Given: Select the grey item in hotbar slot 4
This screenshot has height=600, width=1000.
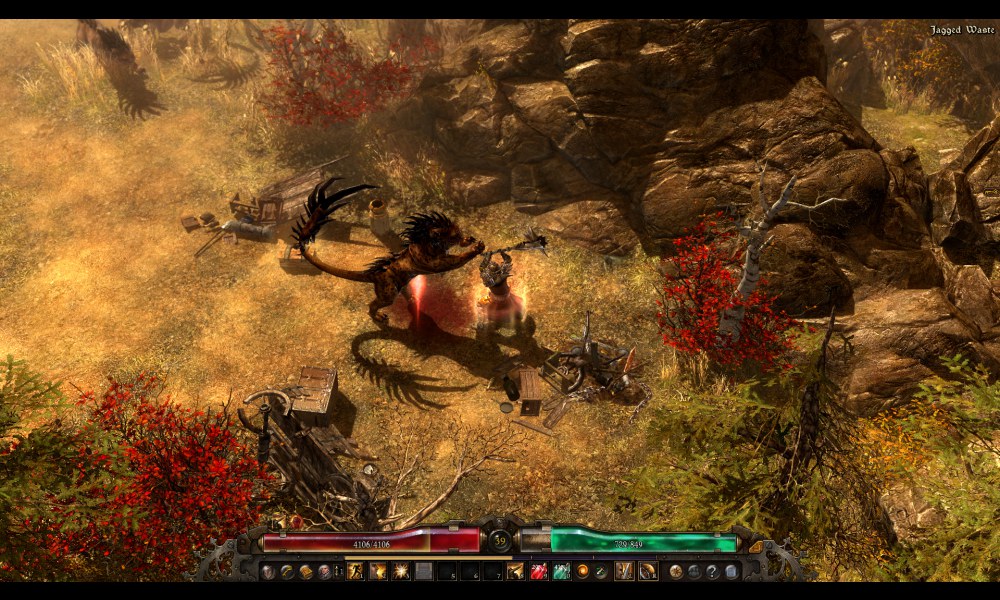Looking at the screenshot, I should click(424, 571).
